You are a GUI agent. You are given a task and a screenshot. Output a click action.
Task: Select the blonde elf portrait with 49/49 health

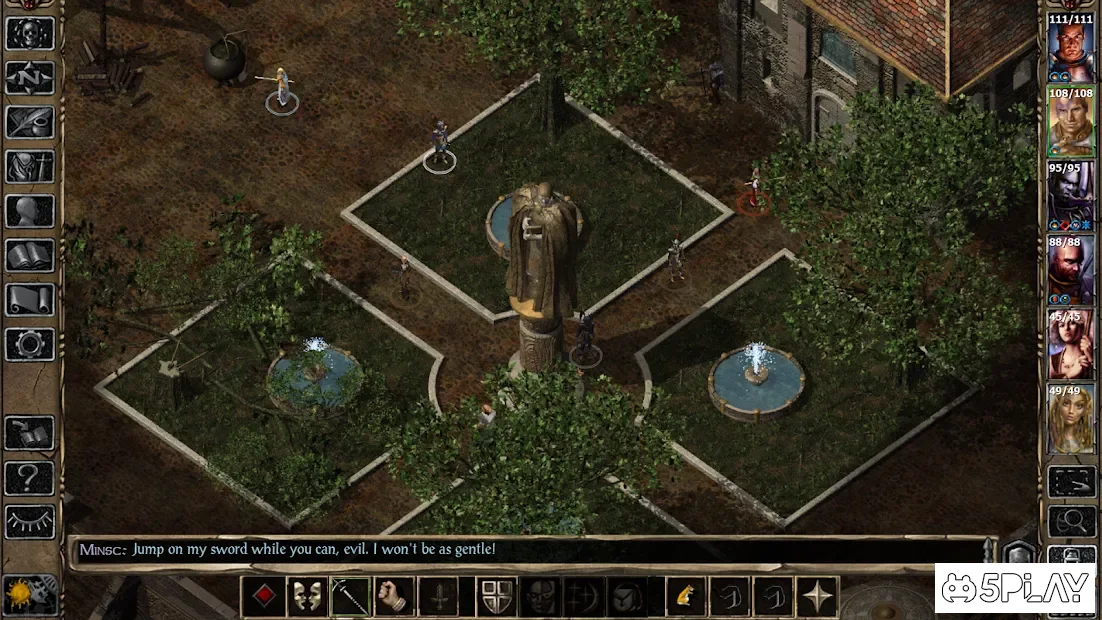point(1070,418)
